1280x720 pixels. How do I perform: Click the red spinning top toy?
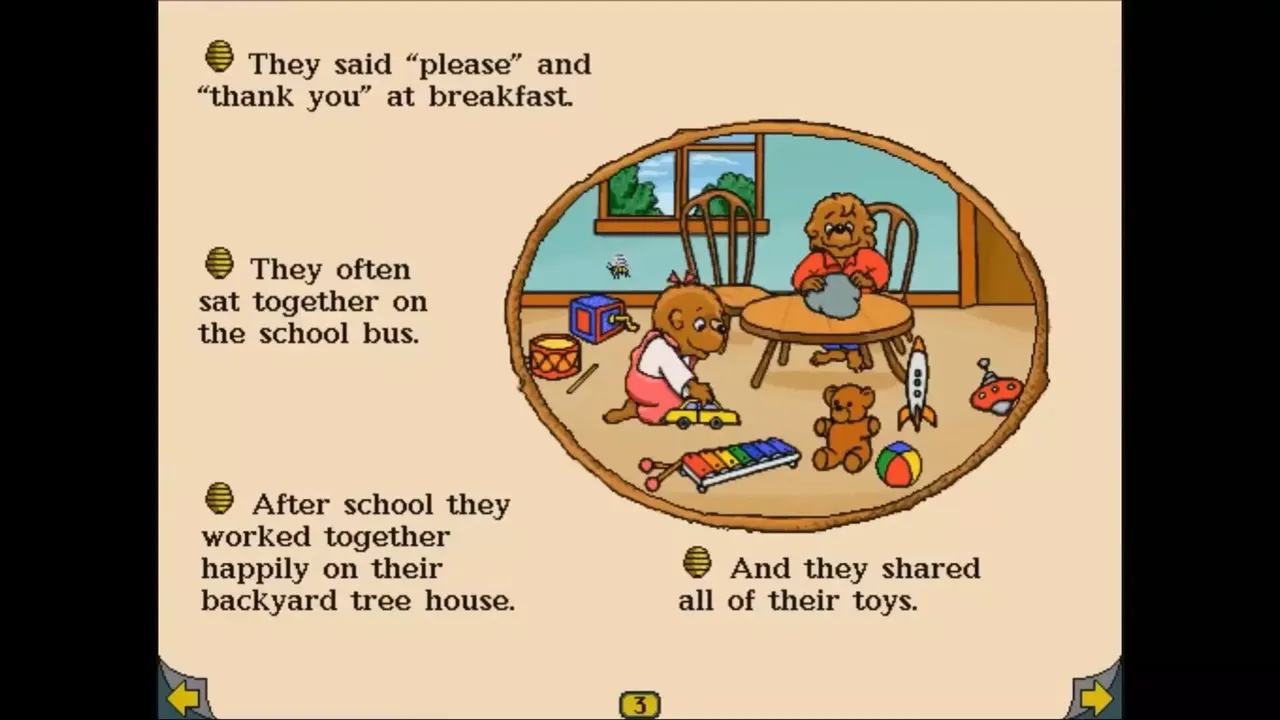(x=995, y=390)
